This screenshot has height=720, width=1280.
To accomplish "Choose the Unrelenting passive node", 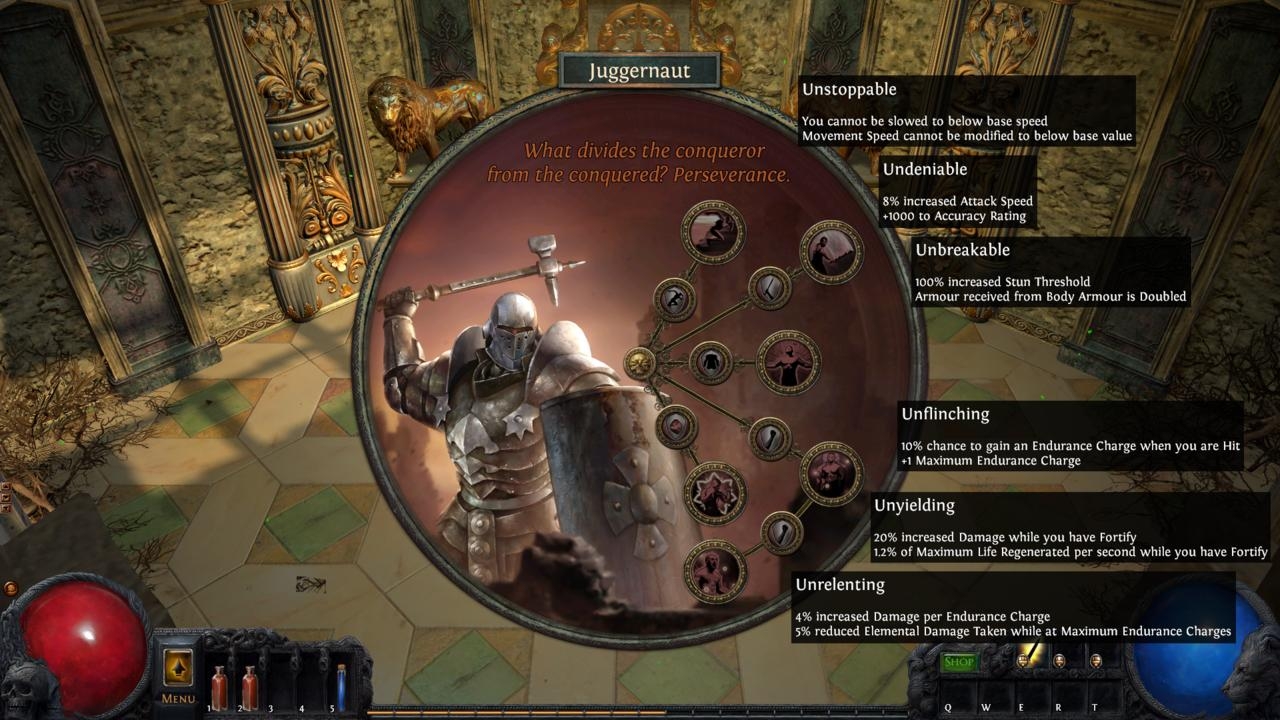I will pos(714,571).
